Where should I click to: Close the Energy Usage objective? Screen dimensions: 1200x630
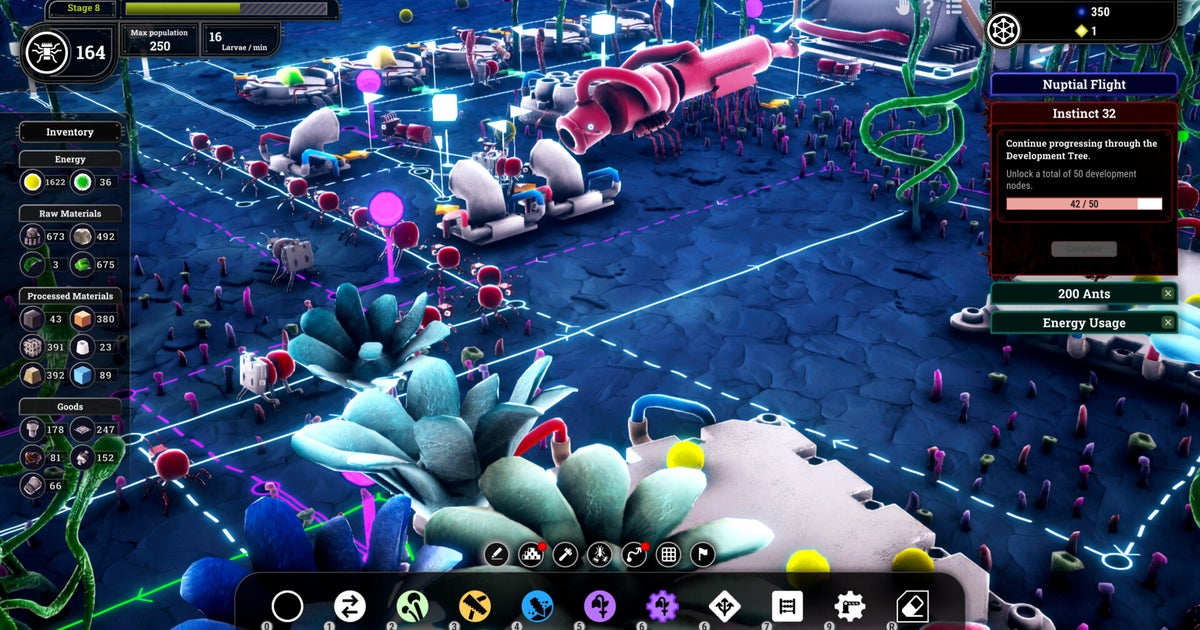[1167, 322]
